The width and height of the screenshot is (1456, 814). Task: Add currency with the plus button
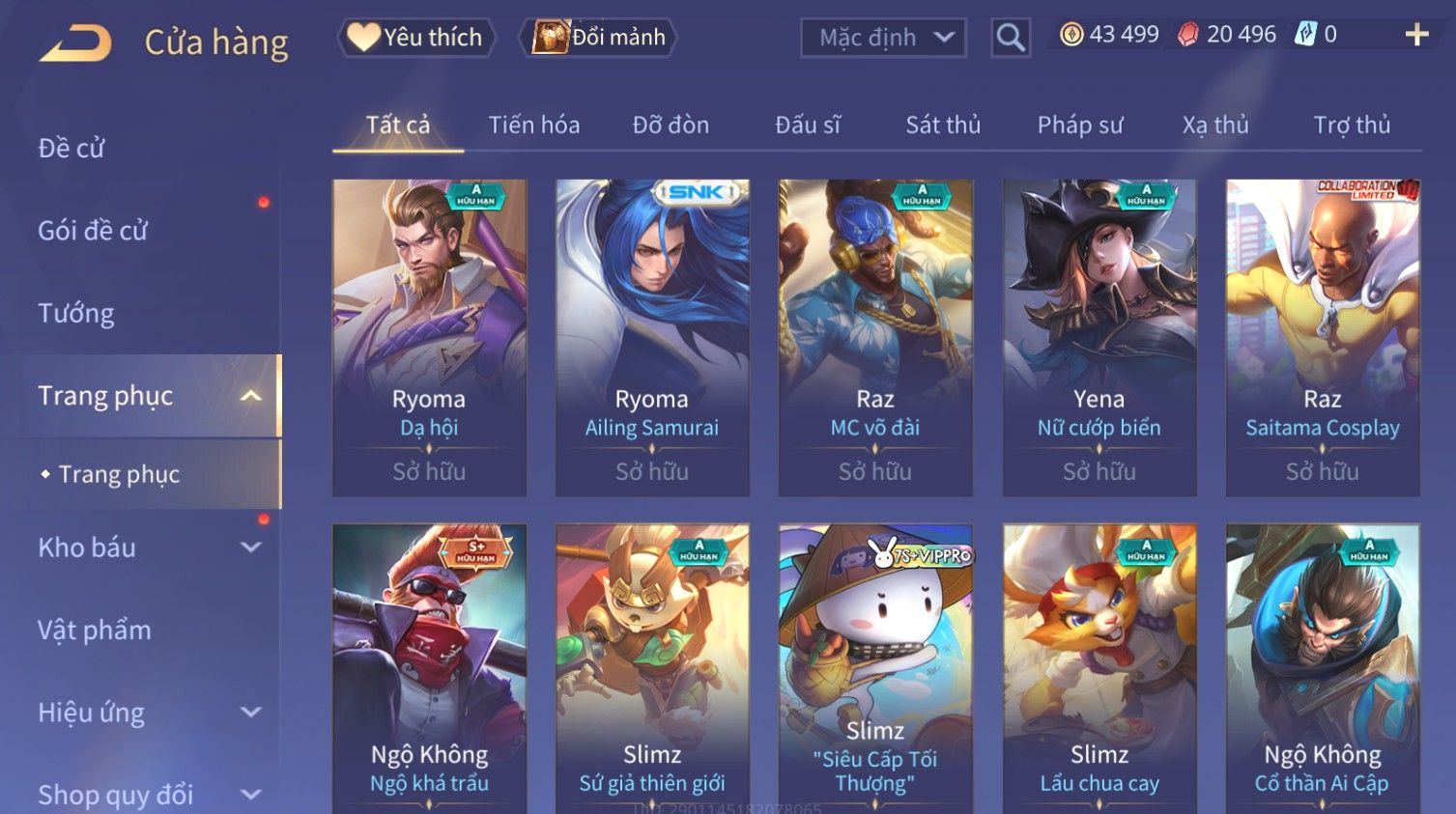(1416, 36)
